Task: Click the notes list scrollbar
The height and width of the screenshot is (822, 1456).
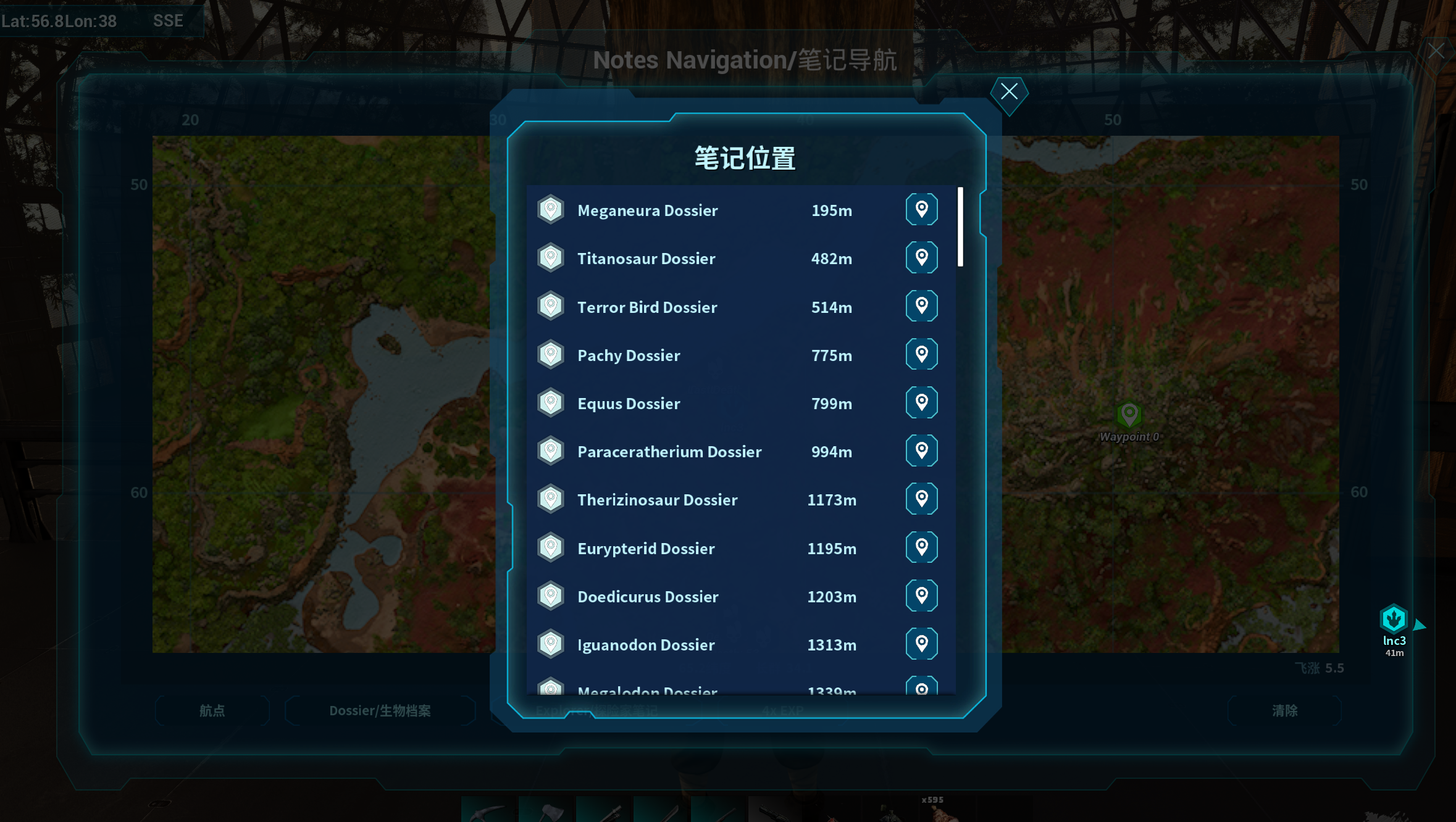Action: [960, 226]
